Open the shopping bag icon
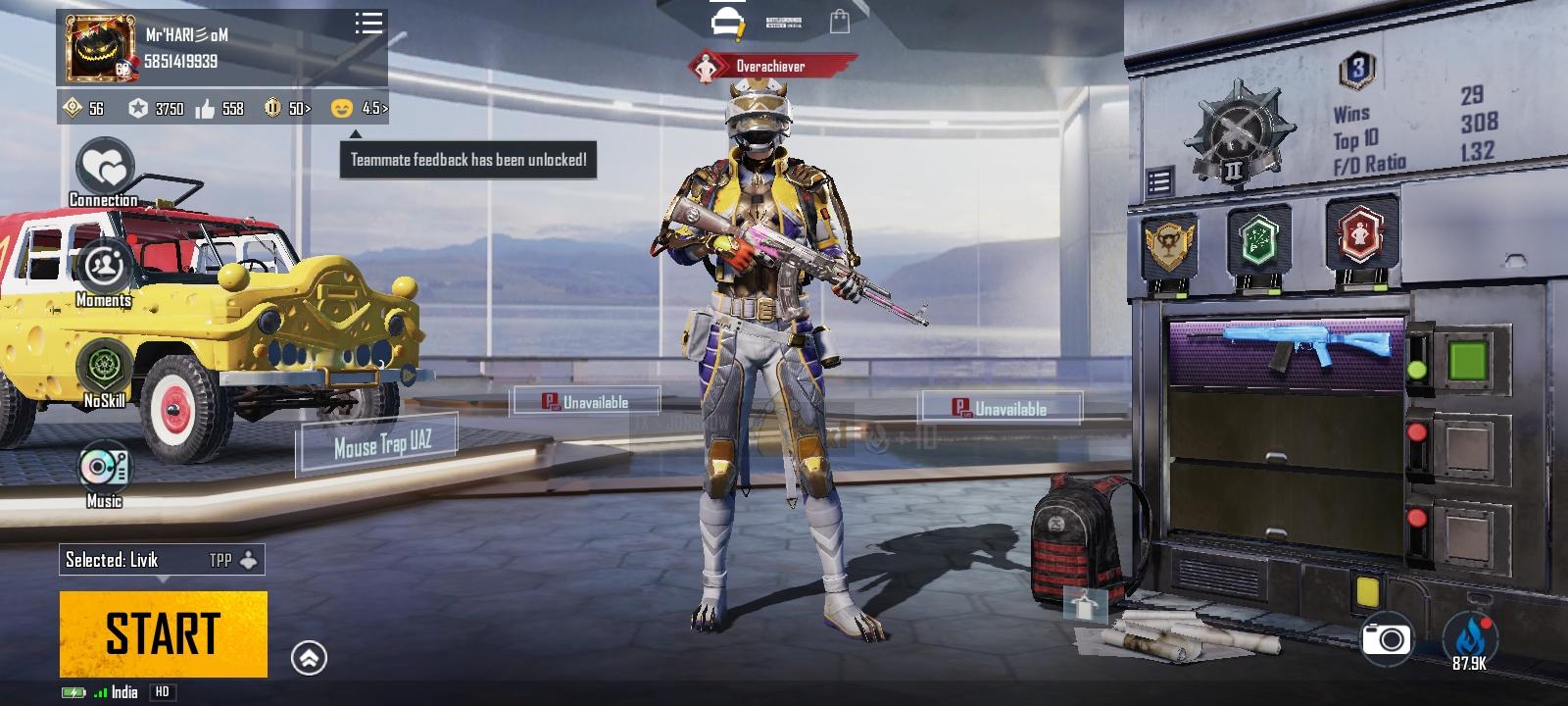The image size is (1568, 706). tap(840, 22)
